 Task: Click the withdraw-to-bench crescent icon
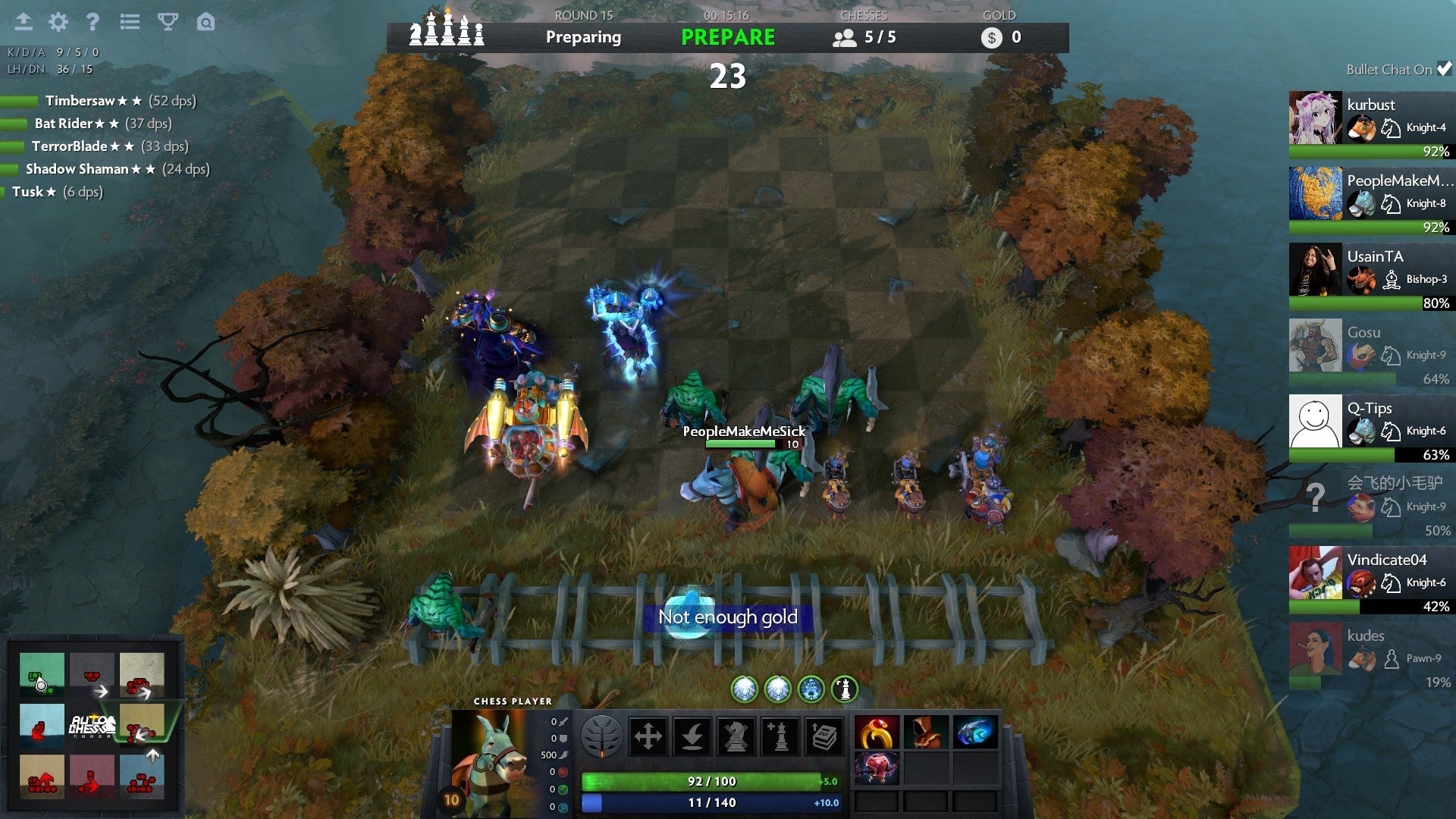(694, 736)
